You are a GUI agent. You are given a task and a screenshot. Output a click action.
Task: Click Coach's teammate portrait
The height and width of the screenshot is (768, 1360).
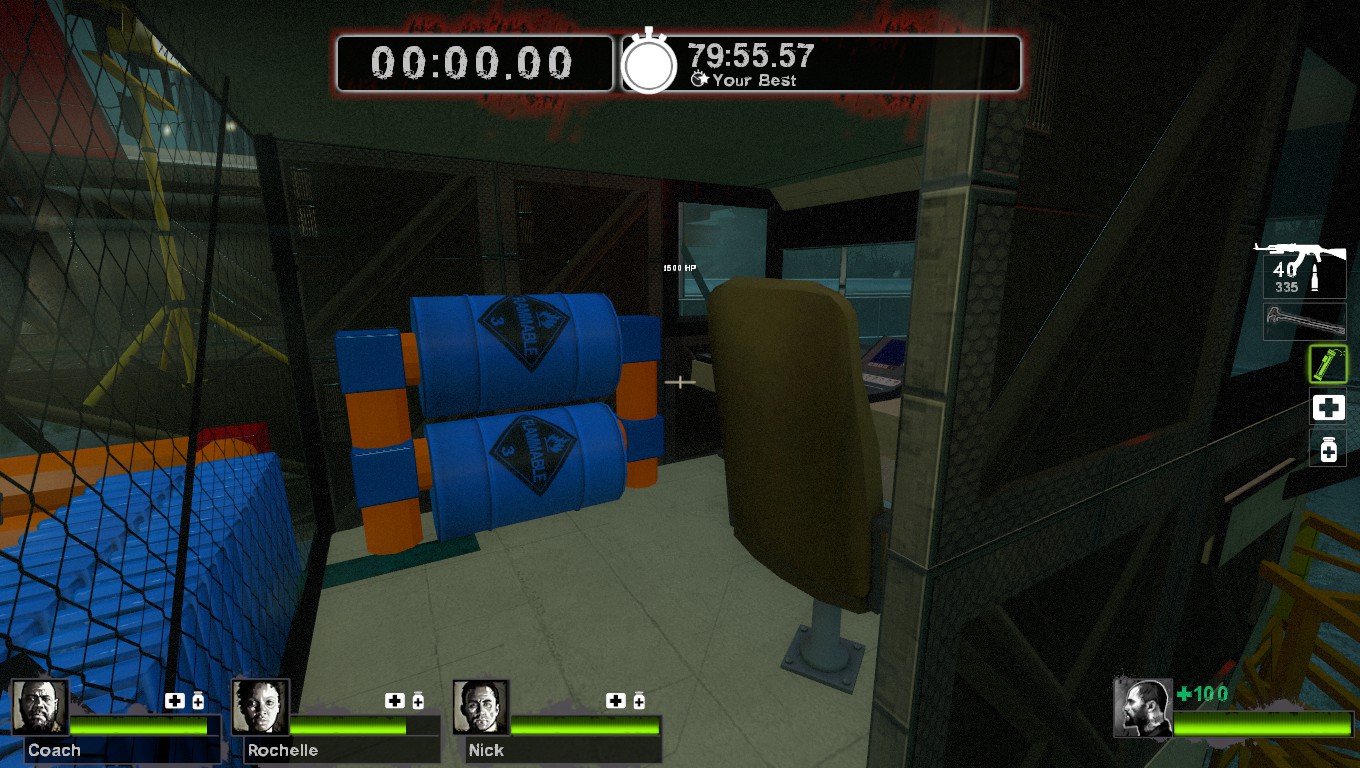pos(40,708)
